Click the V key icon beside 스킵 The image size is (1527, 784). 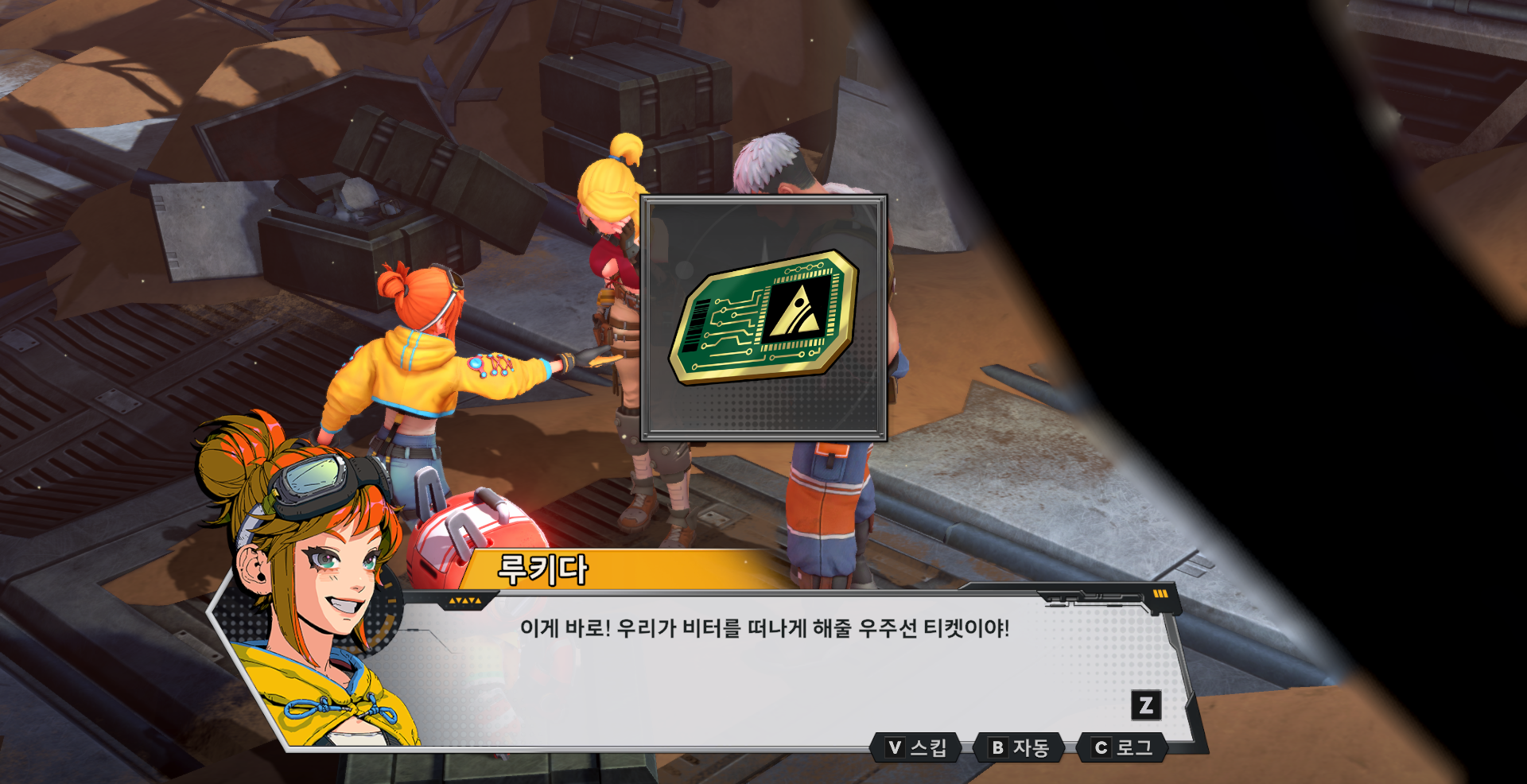894,746
